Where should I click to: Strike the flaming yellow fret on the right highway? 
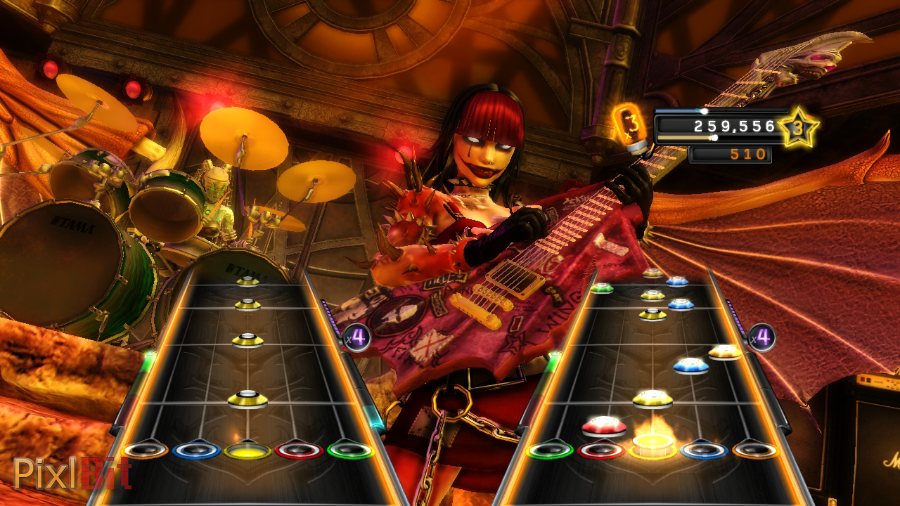point(653,446)
